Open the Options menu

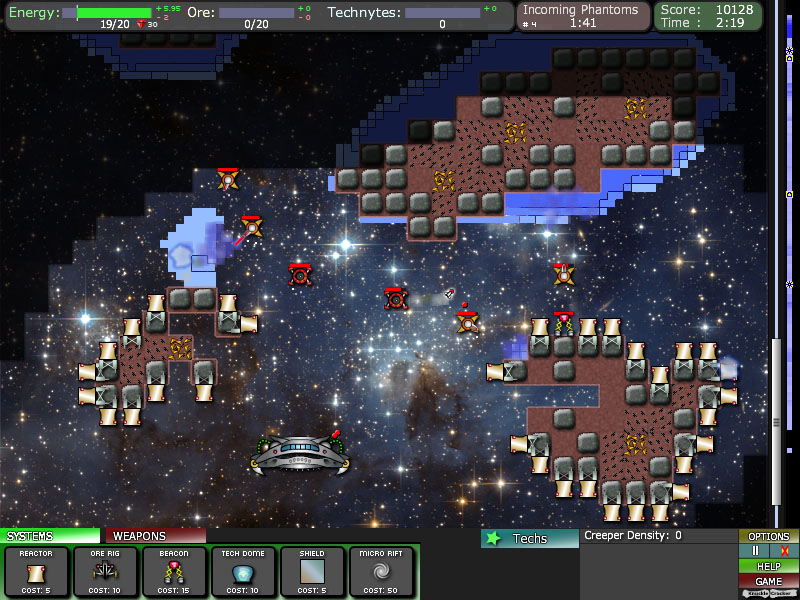point(769,537)
